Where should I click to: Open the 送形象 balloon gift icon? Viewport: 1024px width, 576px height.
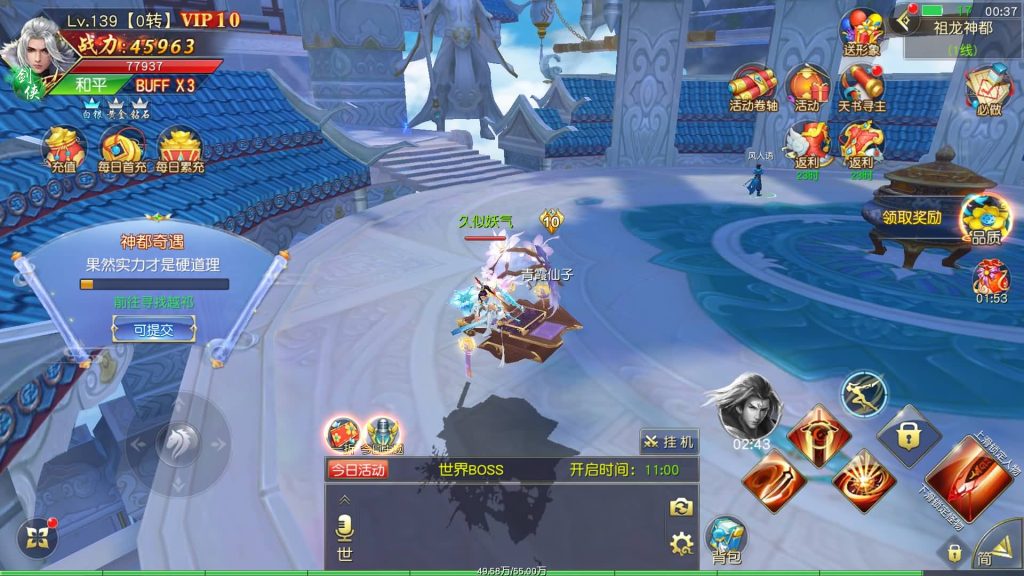[860, 32]
